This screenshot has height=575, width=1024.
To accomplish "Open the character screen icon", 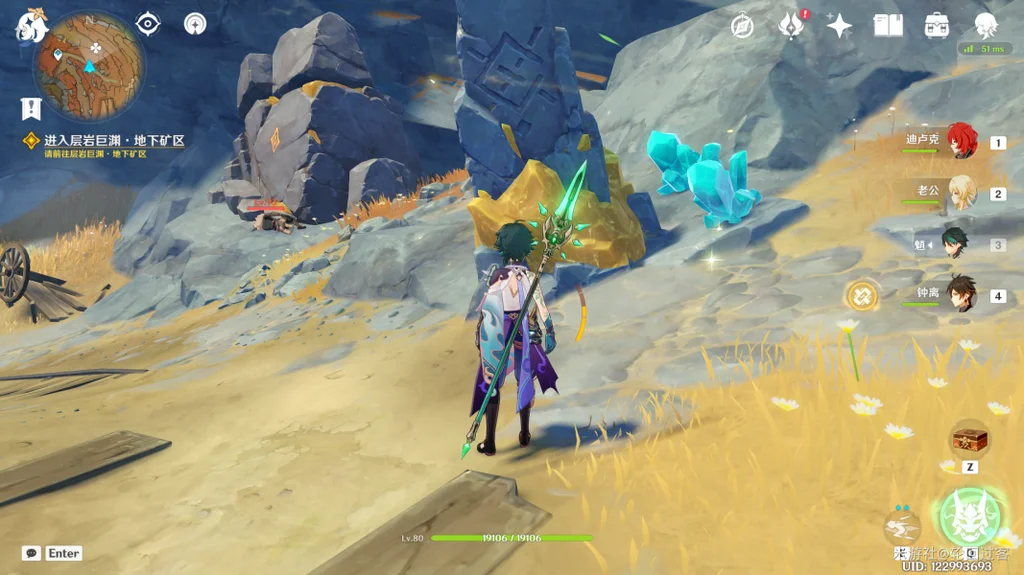I will (x=985, y=26).
